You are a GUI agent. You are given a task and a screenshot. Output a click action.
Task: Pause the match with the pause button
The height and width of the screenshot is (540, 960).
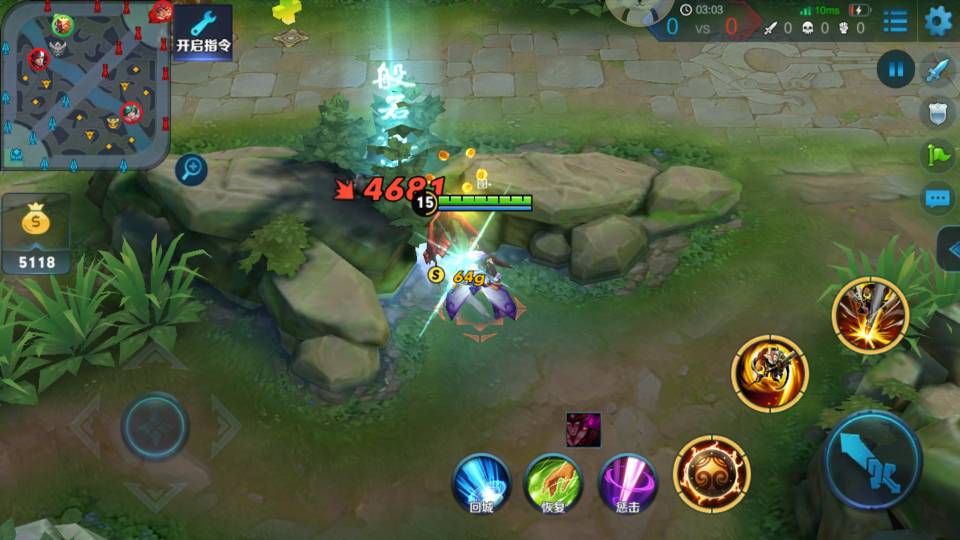pyautogui.click(x=896, y=69)
